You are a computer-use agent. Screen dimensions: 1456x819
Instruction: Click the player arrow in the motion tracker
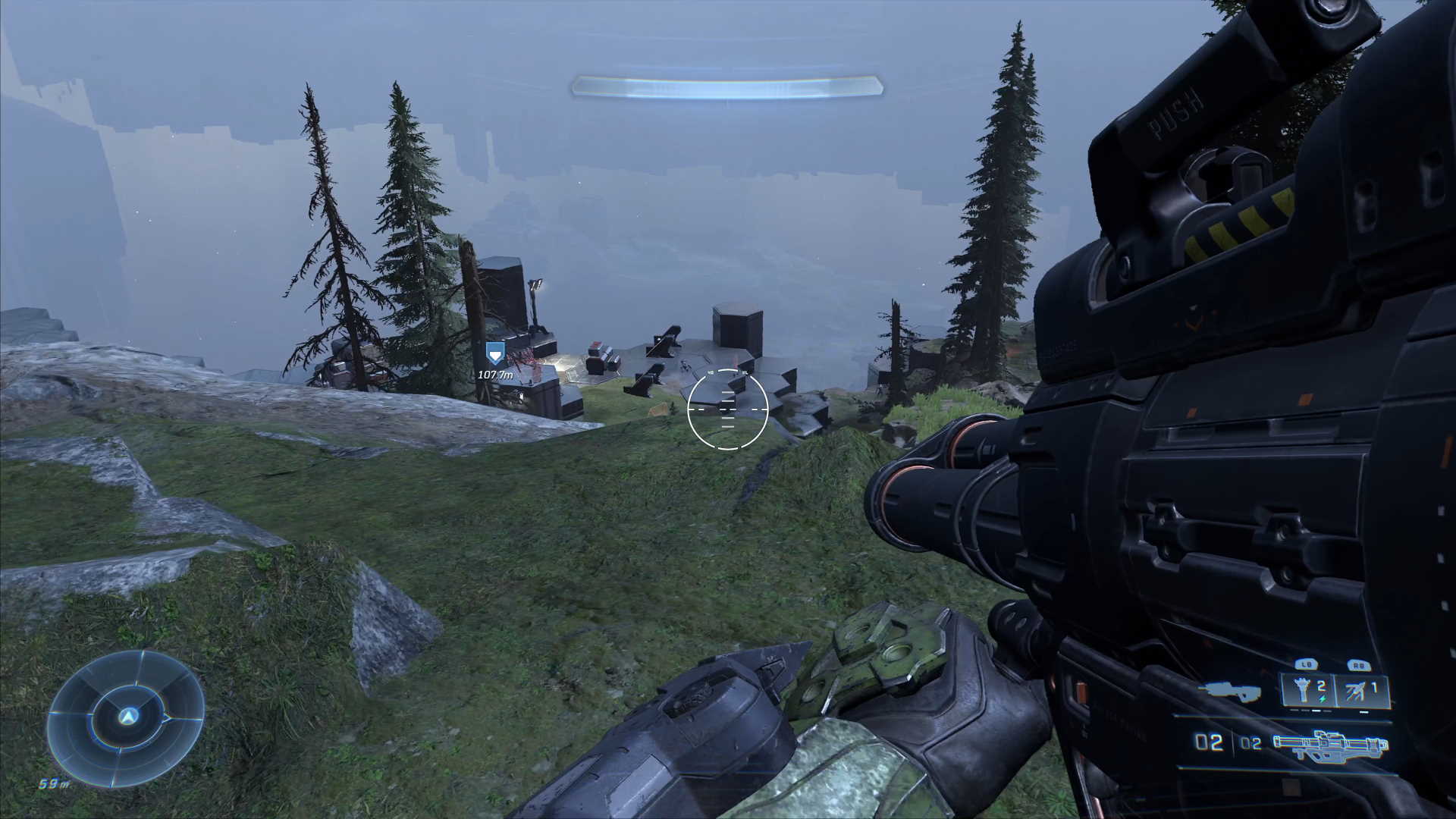[127, 717]
